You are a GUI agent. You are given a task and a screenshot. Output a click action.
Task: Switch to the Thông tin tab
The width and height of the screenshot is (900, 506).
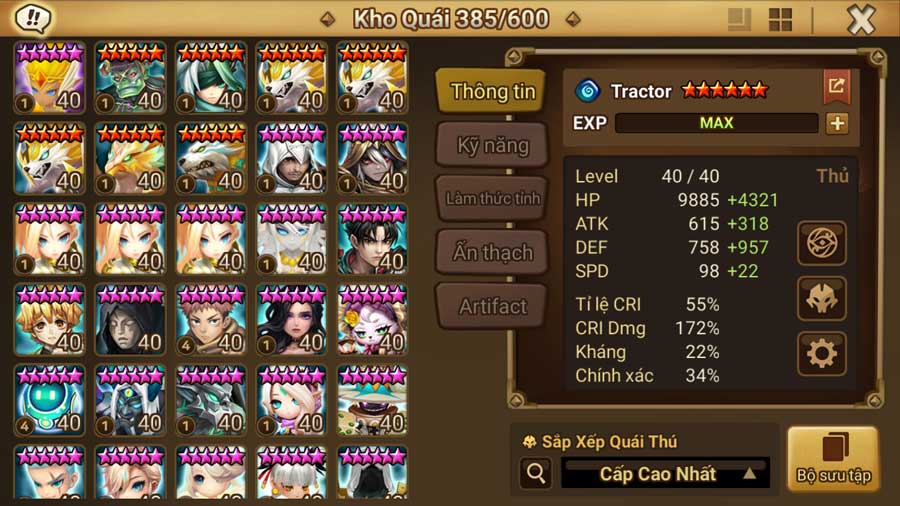(492, 91)
